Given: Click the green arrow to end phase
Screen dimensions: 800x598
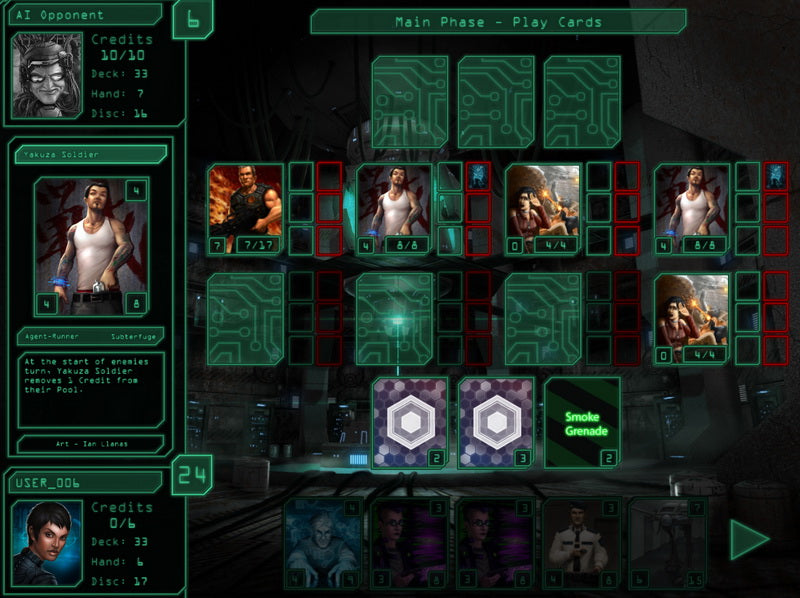Looking at the screenshot, I should [x=748, y=541].
